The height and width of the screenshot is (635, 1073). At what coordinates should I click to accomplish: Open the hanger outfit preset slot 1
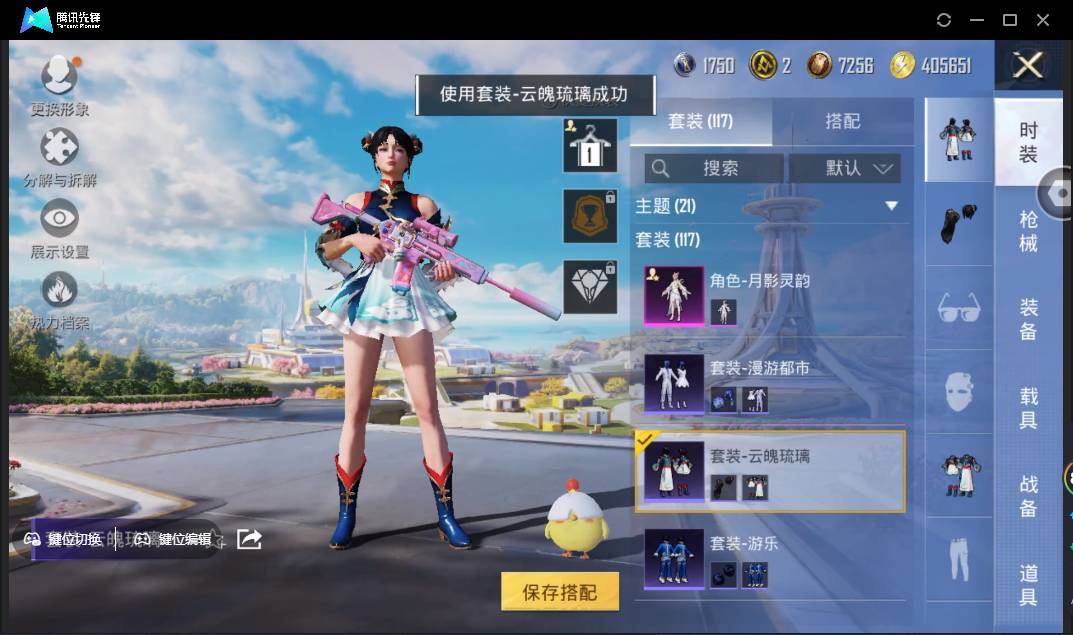(x=590, y=146)
